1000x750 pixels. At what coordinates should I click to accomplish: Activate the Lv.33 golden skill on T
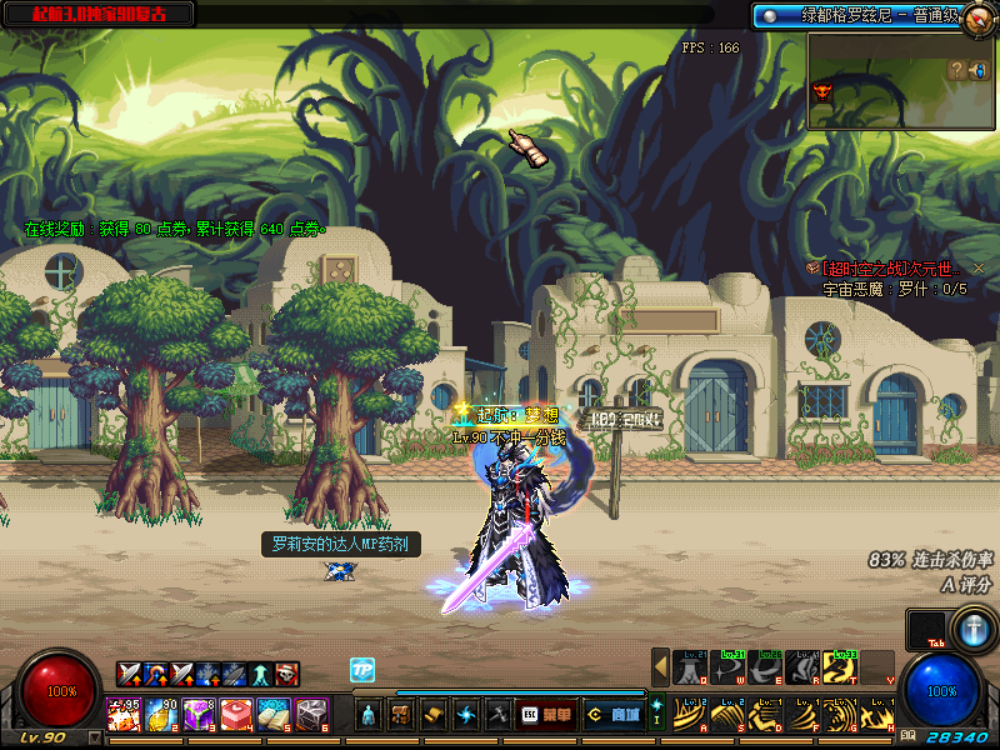pyautogui.click(x=839, y=667)
